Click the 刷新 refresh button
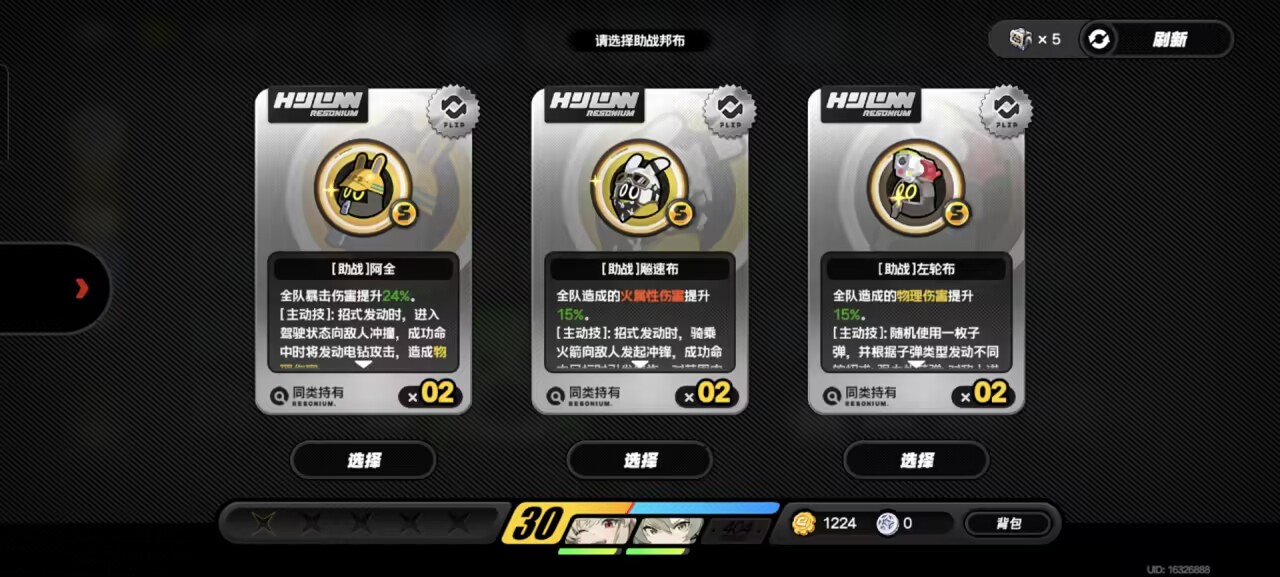1280x577 pixels. click(x=1154, y=40)
